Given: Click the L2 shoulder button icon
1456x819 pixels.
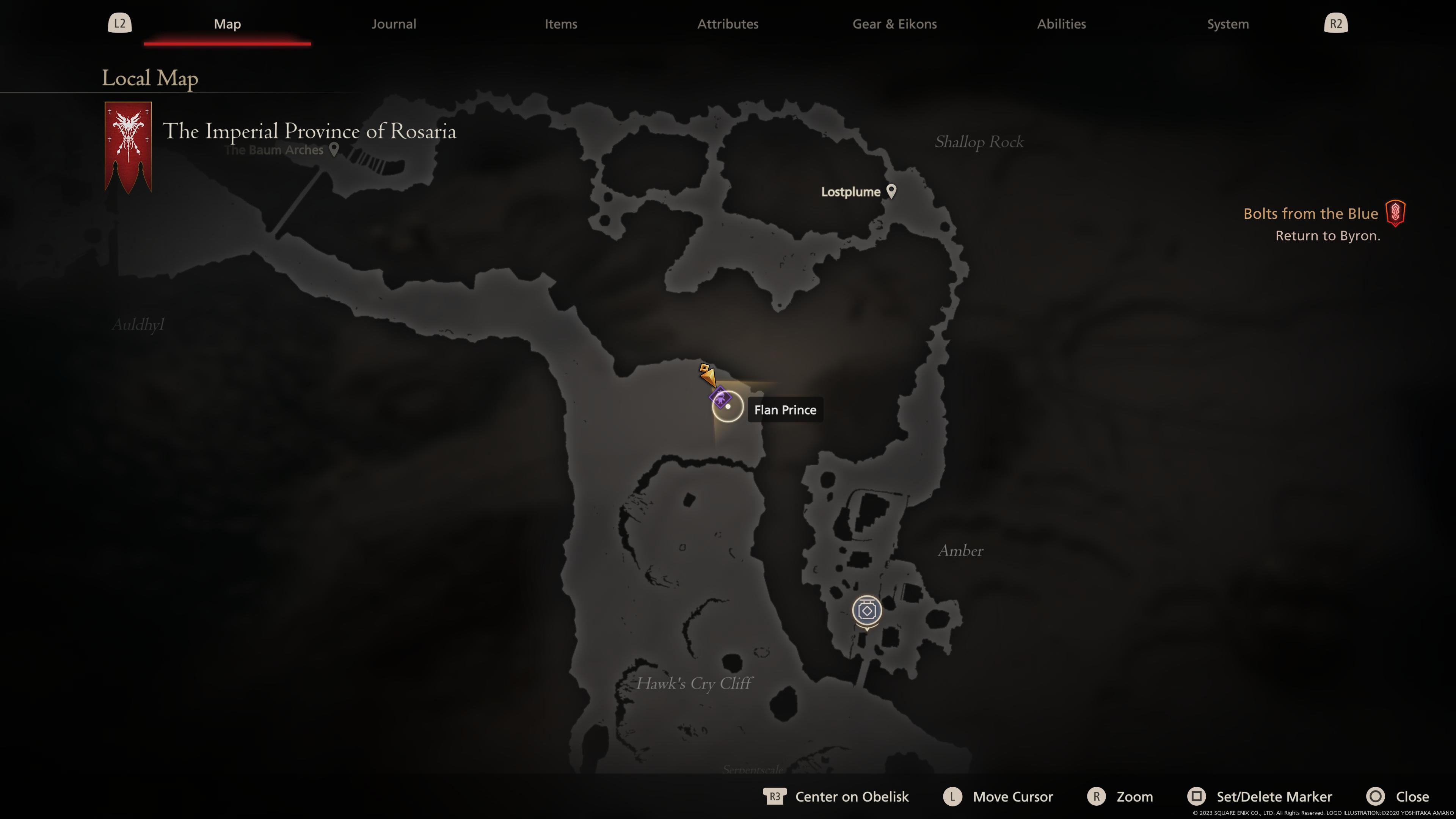Looking at the screenshot, I should (119, 23).
